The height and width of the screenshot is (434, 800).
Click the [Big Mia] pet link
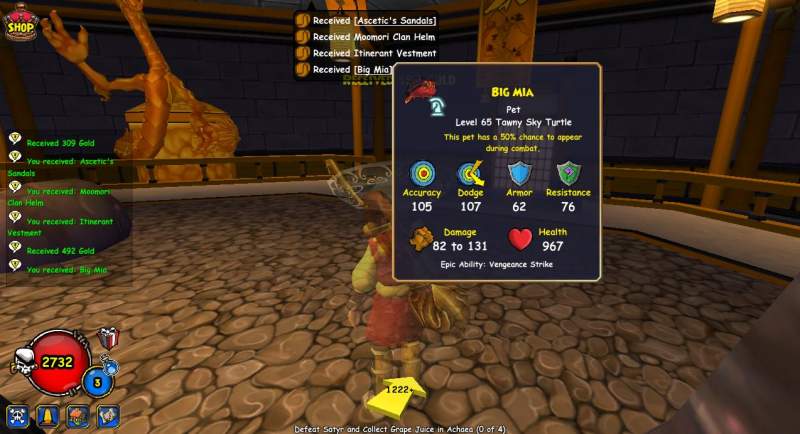click(371, 69)
